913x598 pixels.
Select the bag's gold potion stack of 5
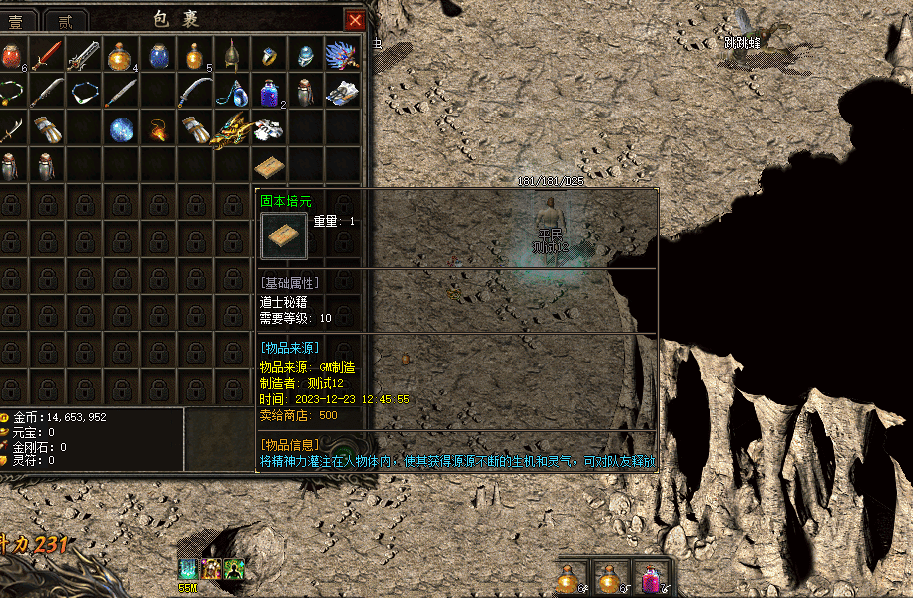click(195, 56)
